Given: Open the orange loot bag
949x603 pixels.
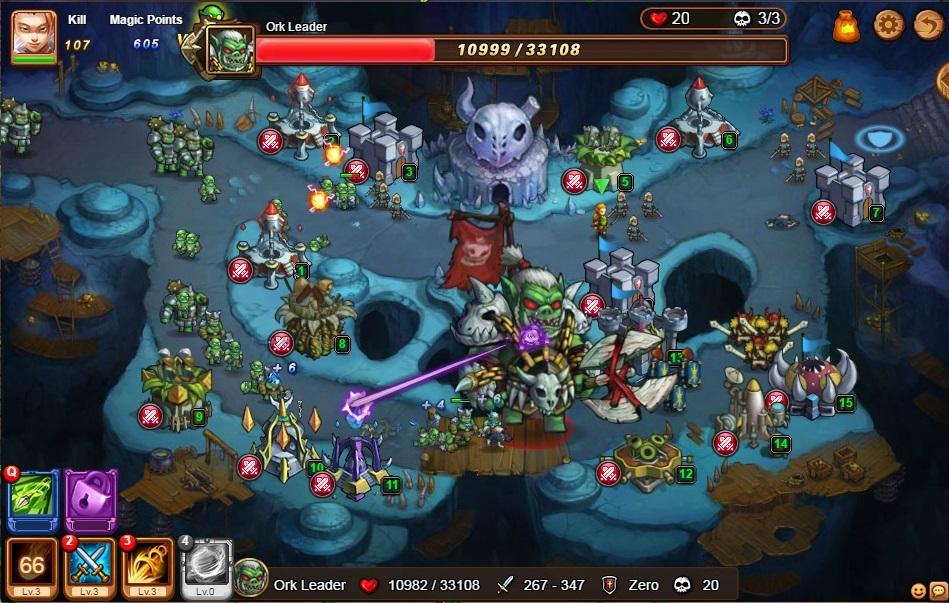Looking at the screenshot, I should [x=846, y=24].
